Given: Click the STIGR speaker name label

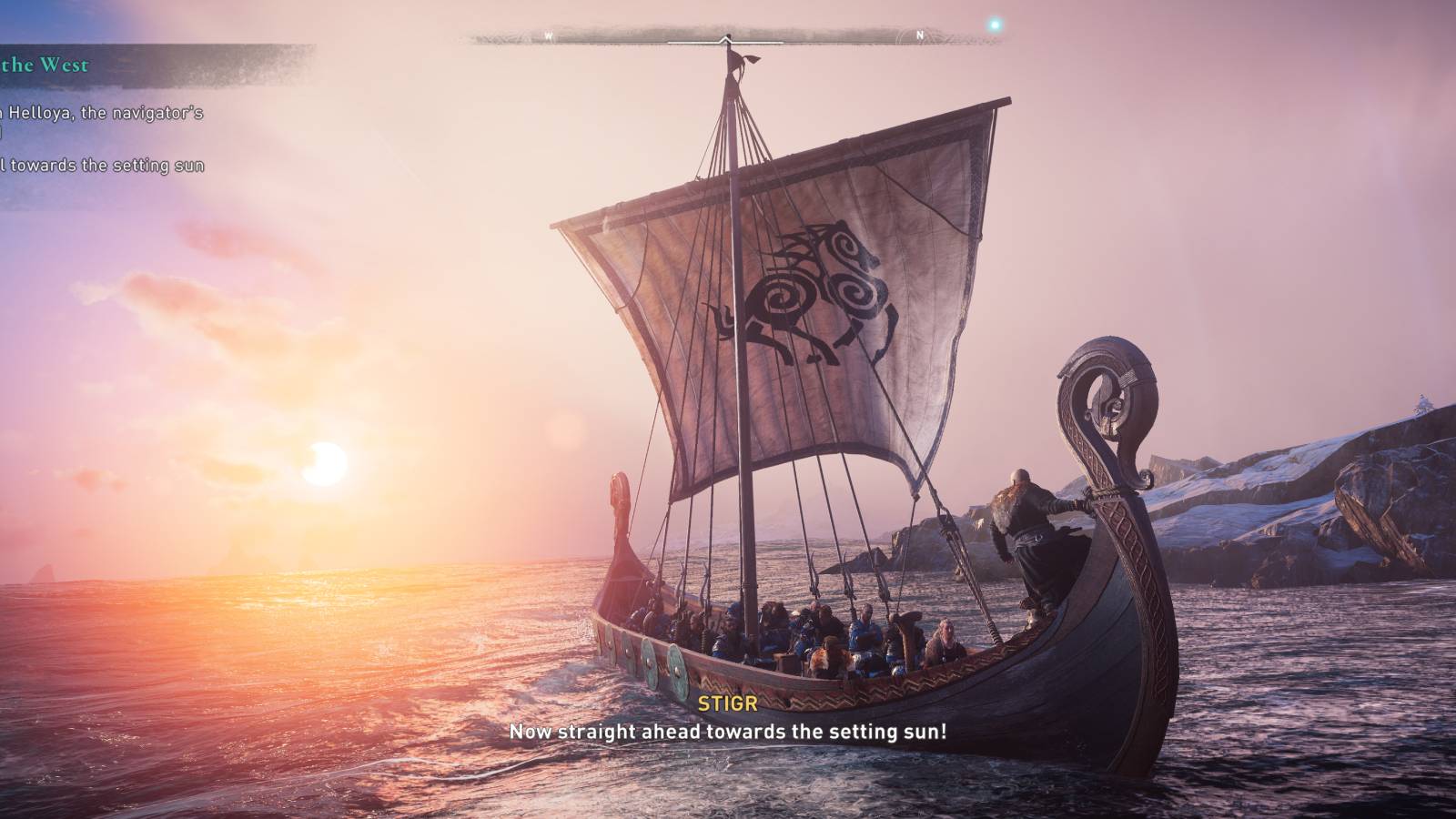Looking at the screenshot, I should [x=727, y=703].
